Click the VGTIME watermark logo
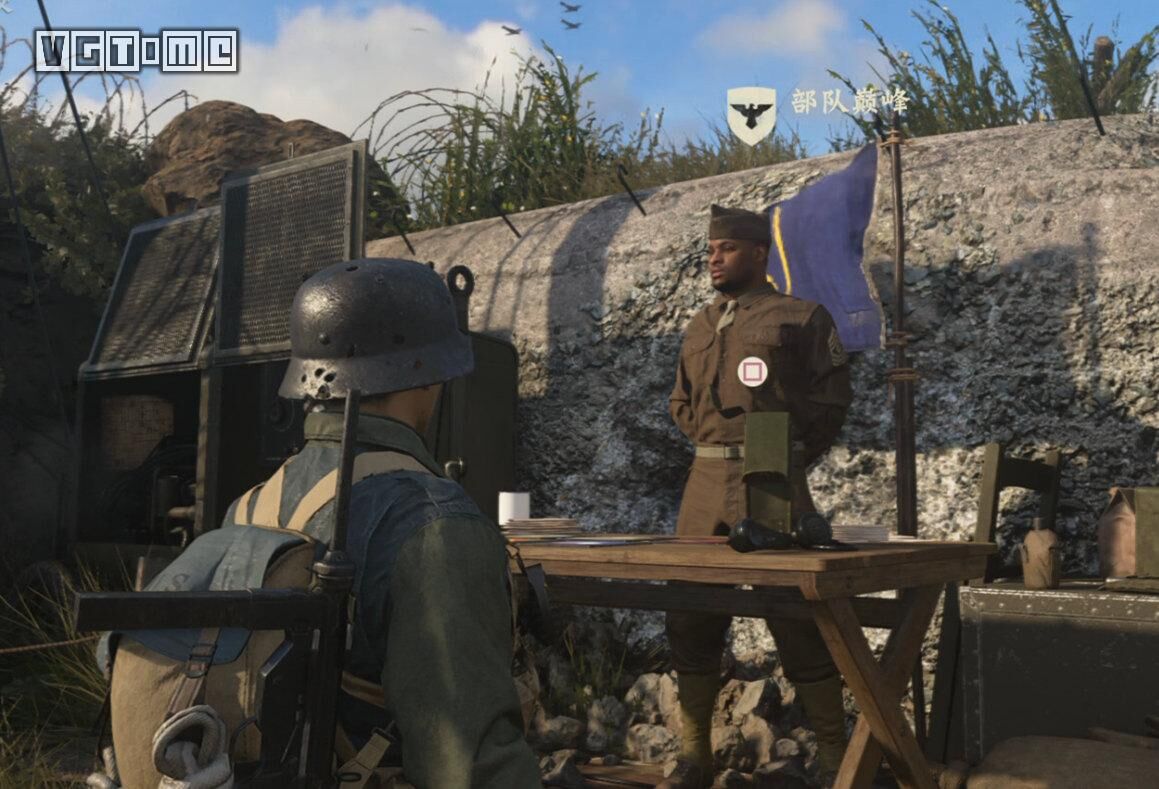The width and height of the screenshot is (1159, 789). click(137, 50)
